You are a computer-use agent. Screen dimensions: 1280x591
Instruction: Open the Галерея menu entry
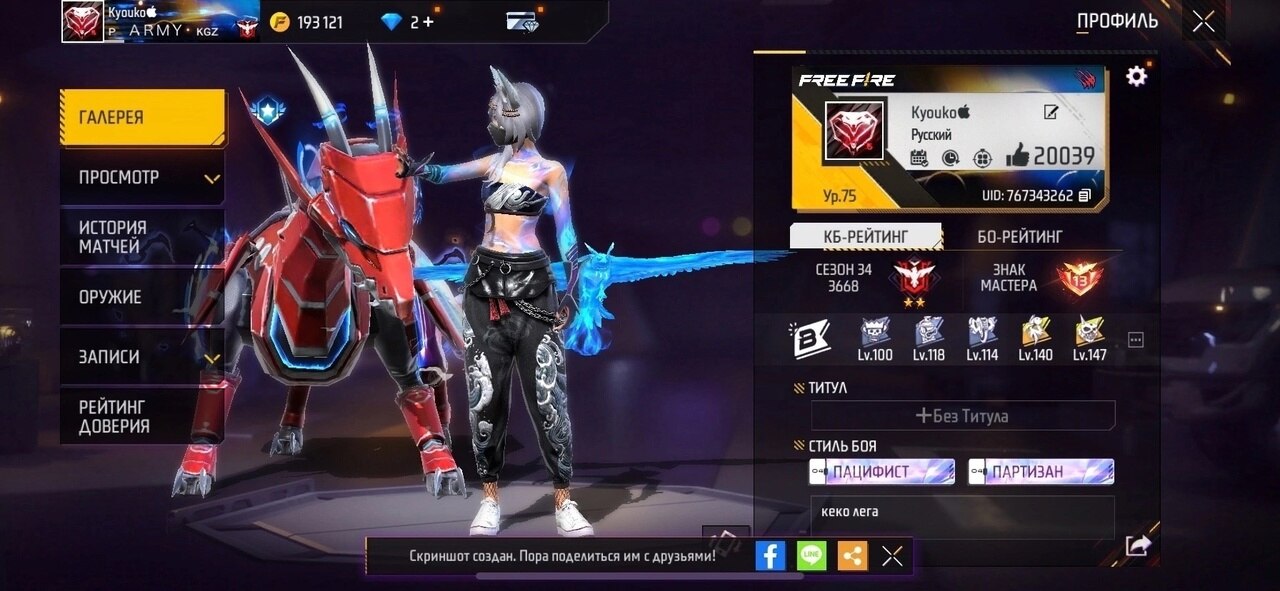142,118
